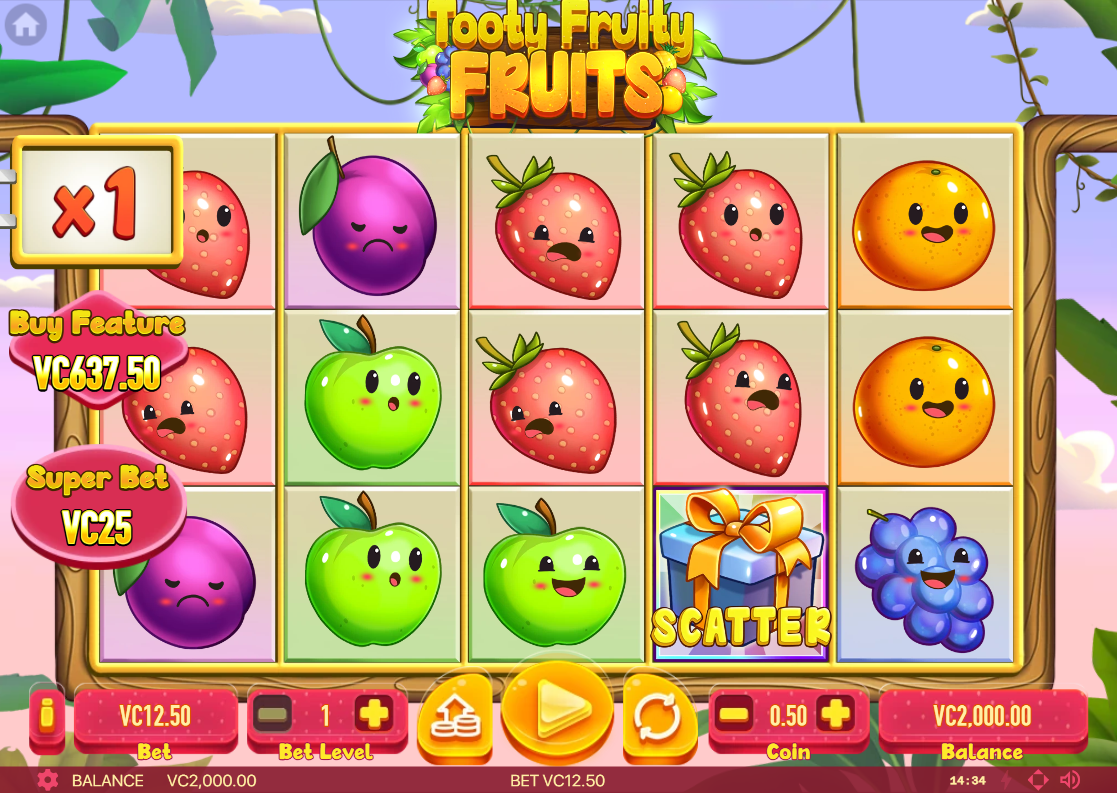The image size is (1117, 793).
Task: Increase the Bet Level
Action: click(x=374, y=714)
